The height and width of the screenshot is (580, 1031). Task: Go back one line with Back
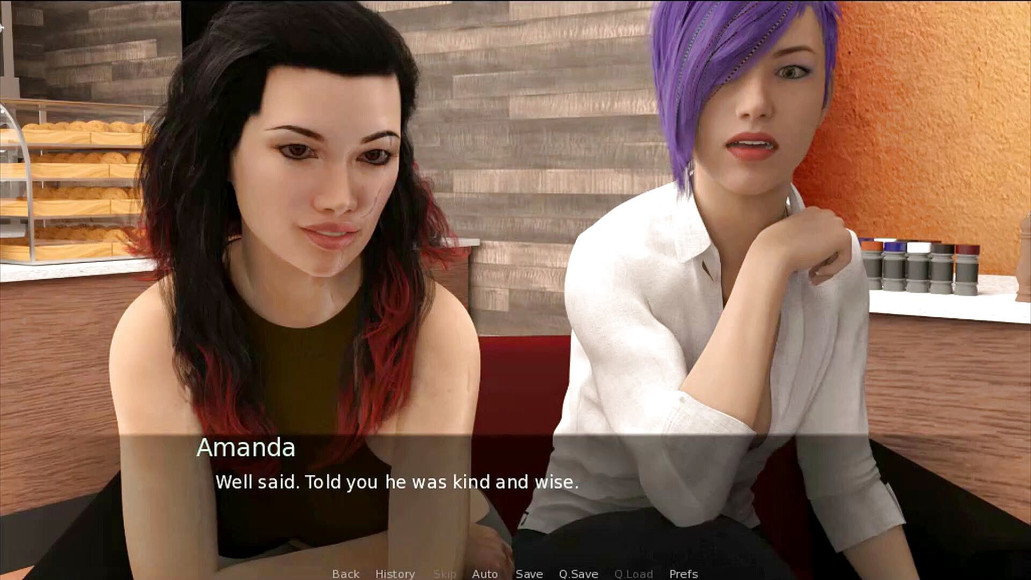click(x=346, y=574)
